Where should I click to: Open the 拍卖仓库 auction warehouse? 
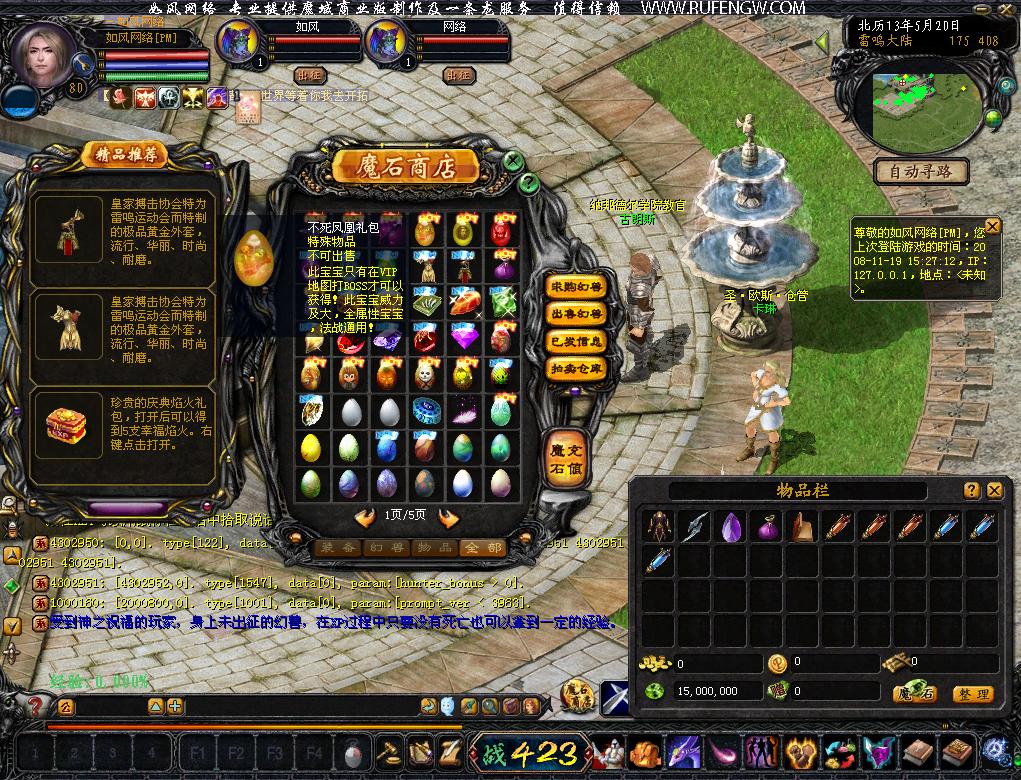(577, 368)
